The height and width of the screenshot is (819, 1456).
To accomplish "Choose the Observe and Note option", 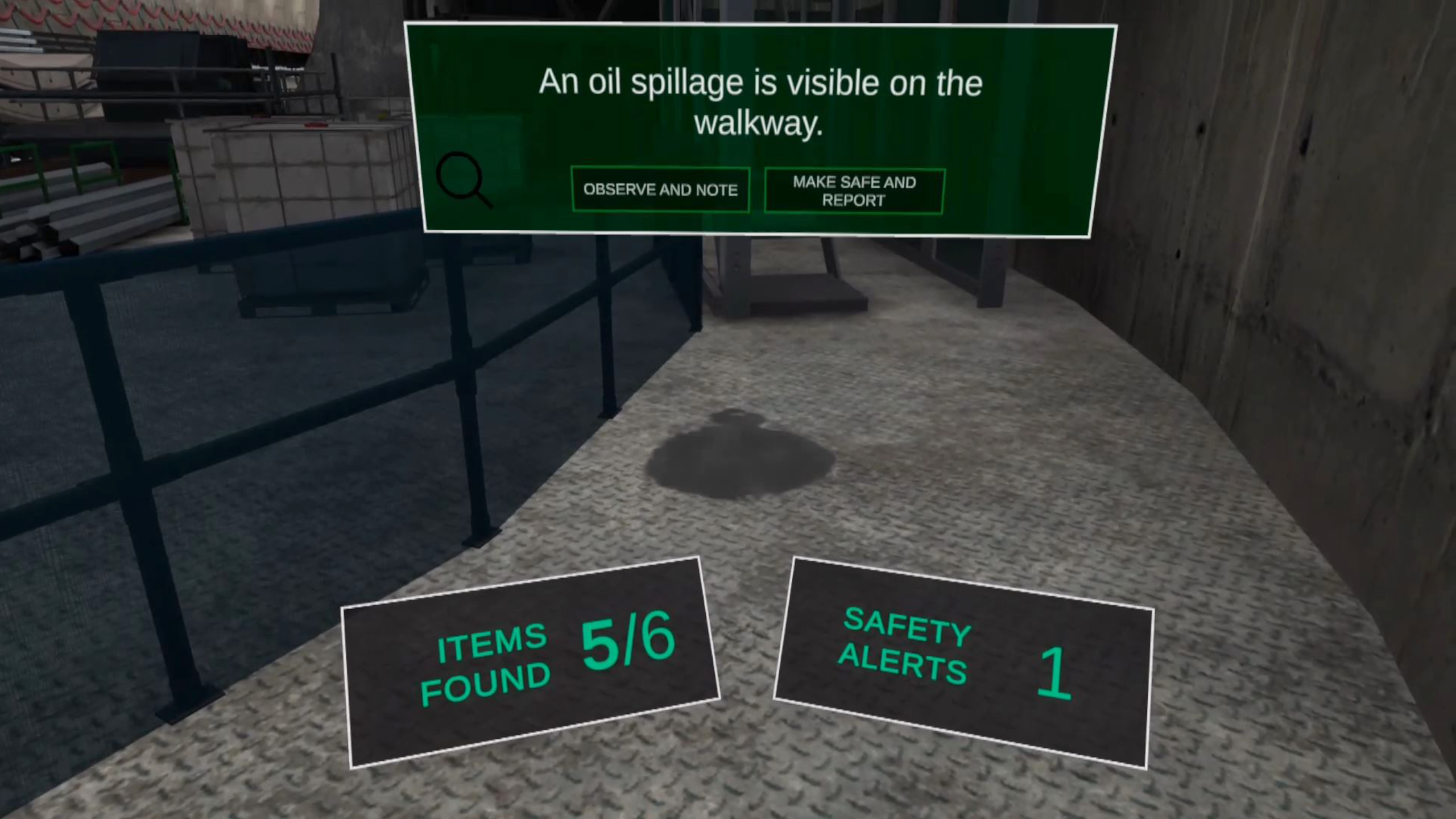I will [x=660, y=190].
